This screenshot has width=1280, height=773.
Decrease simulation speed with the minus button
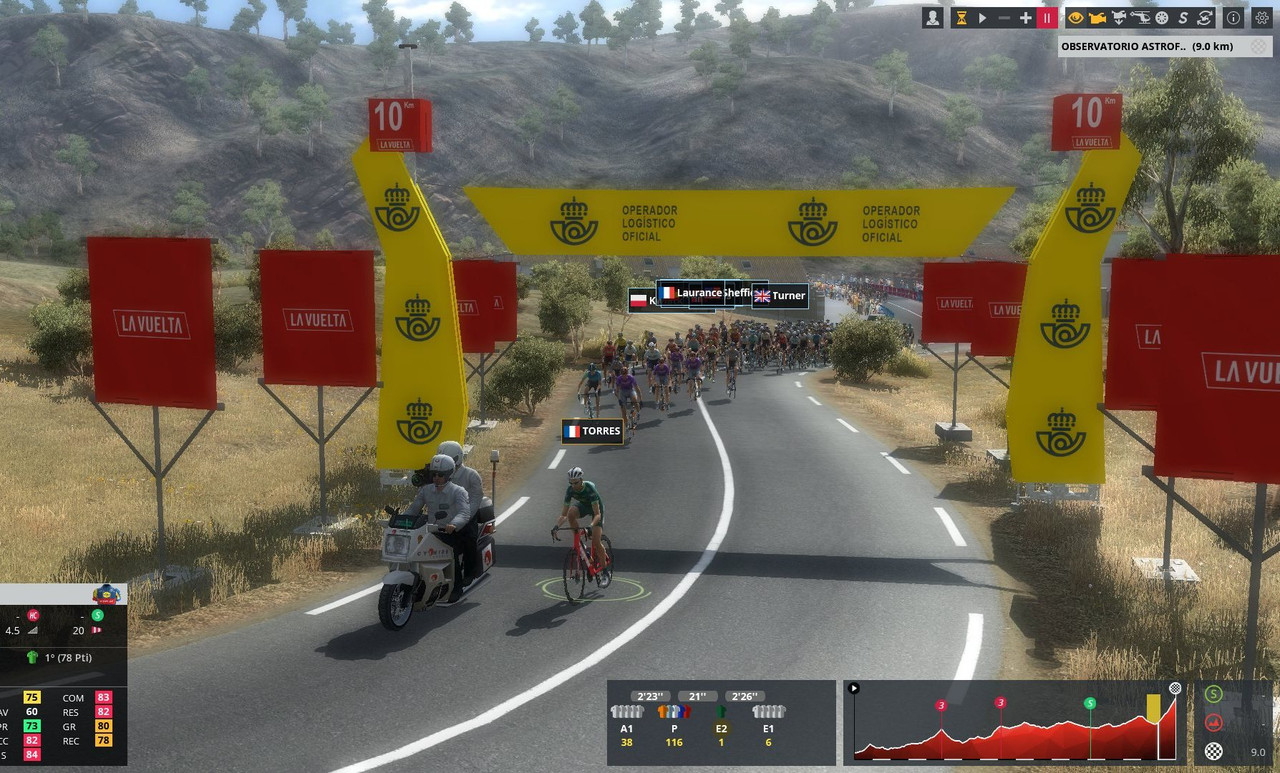1004,18
